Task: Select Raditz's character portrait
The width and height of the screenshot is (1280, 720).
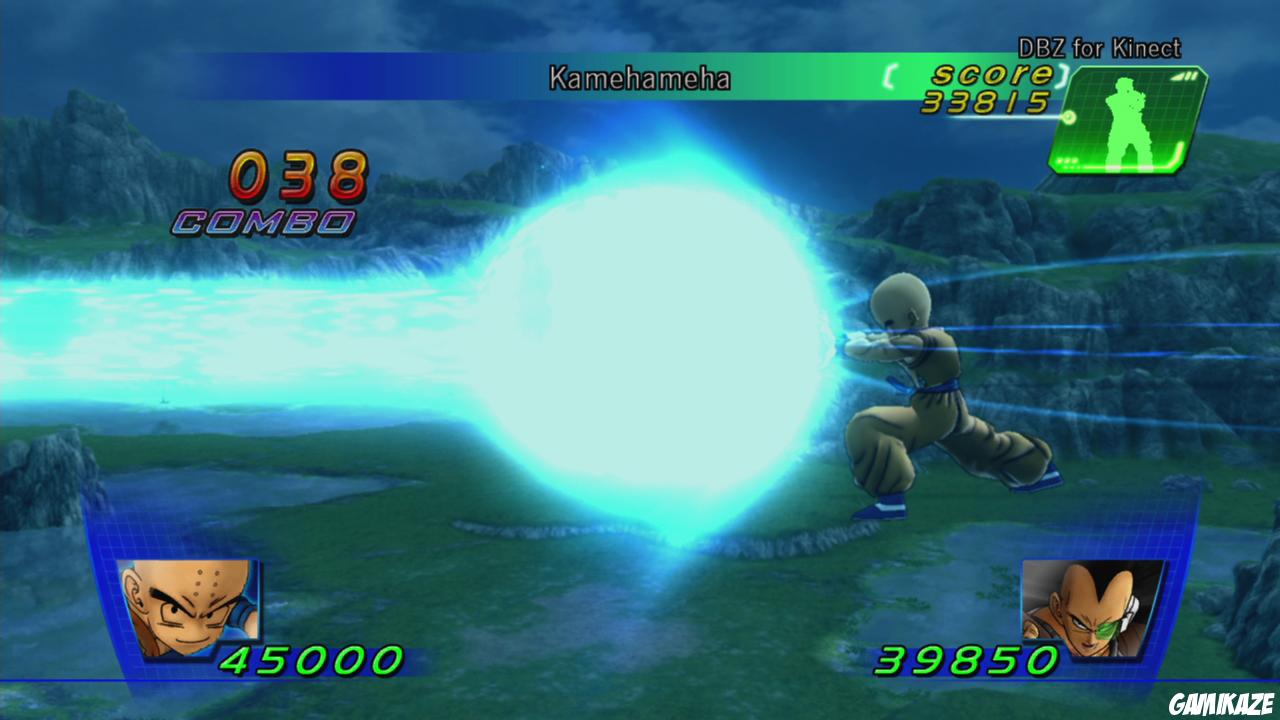Action: 1092,607
